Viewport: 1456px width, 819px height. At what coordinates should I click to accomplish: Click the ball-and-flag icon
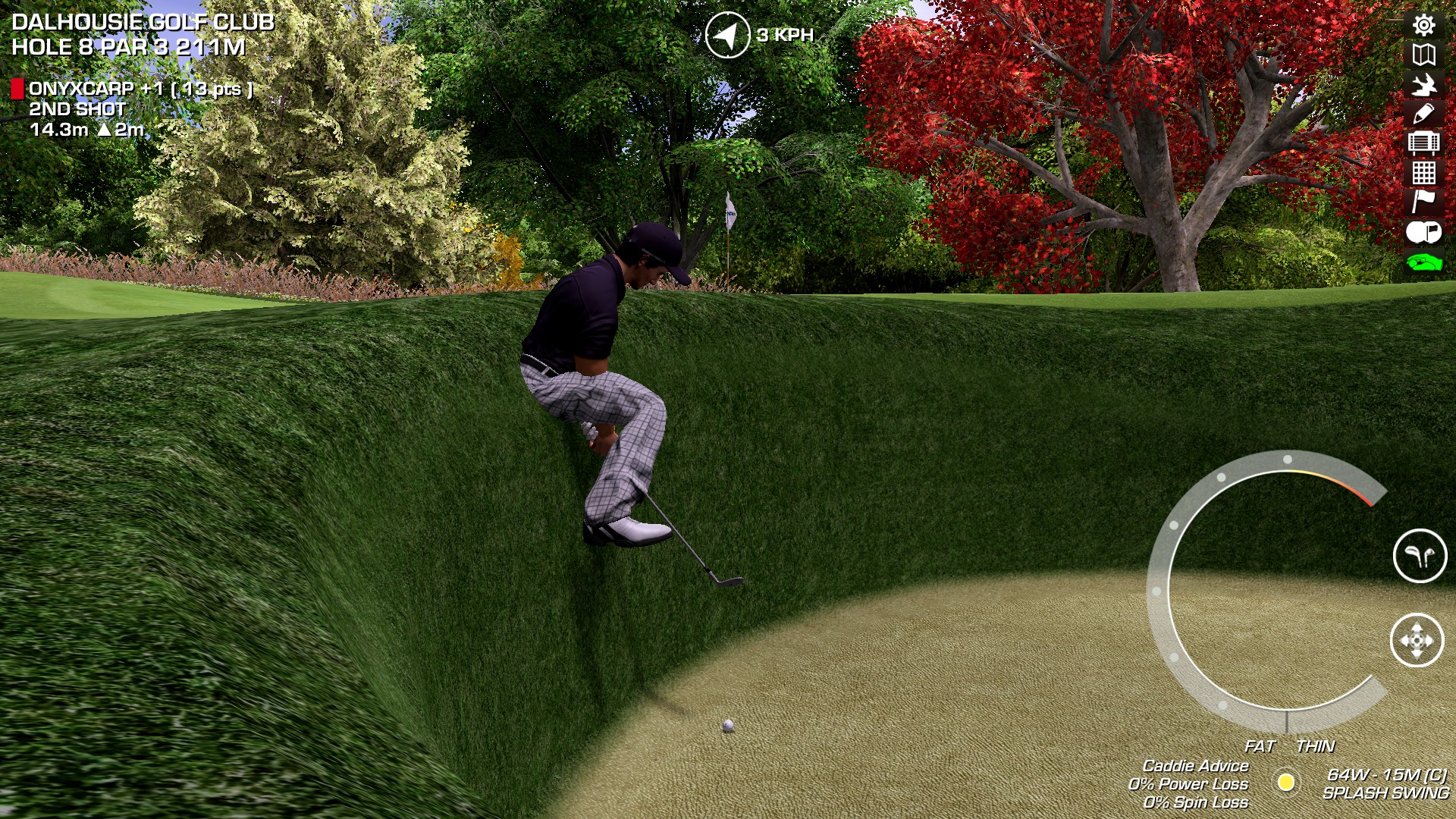coord(1423,232)
